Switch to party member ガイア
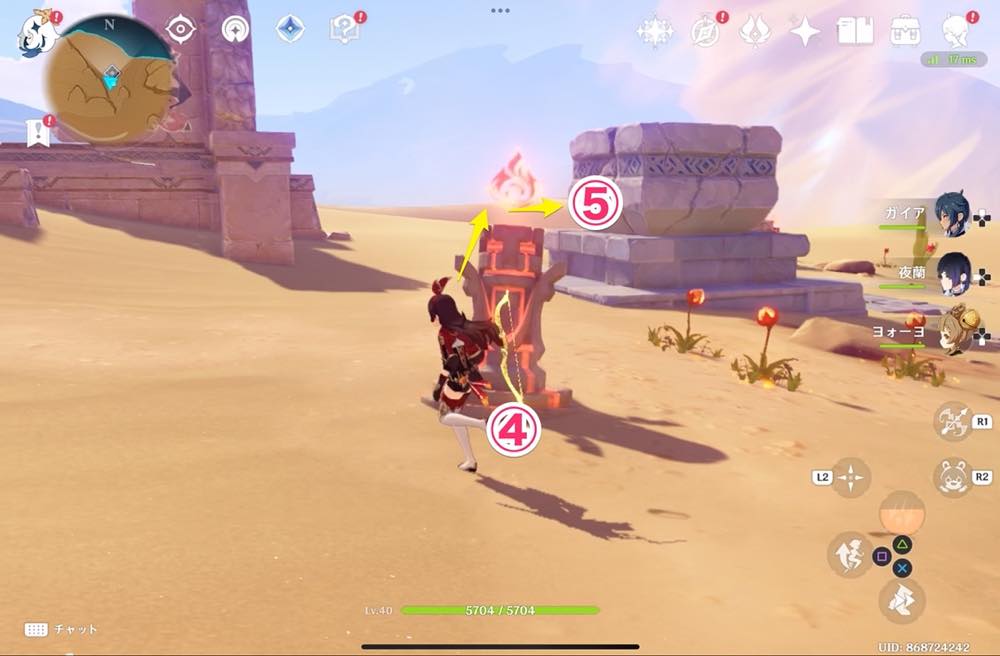 950,213
